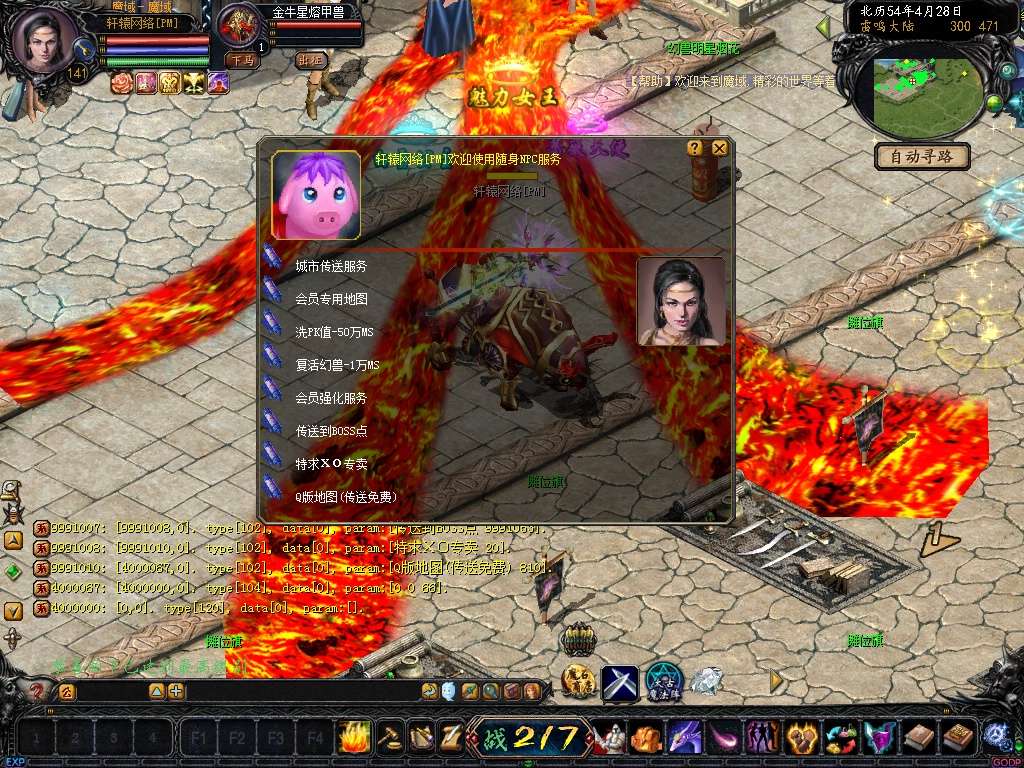The width and height of the screenshot is (1024, 768).
Task: Close the NPC service dialog
Action: [719, 148]
